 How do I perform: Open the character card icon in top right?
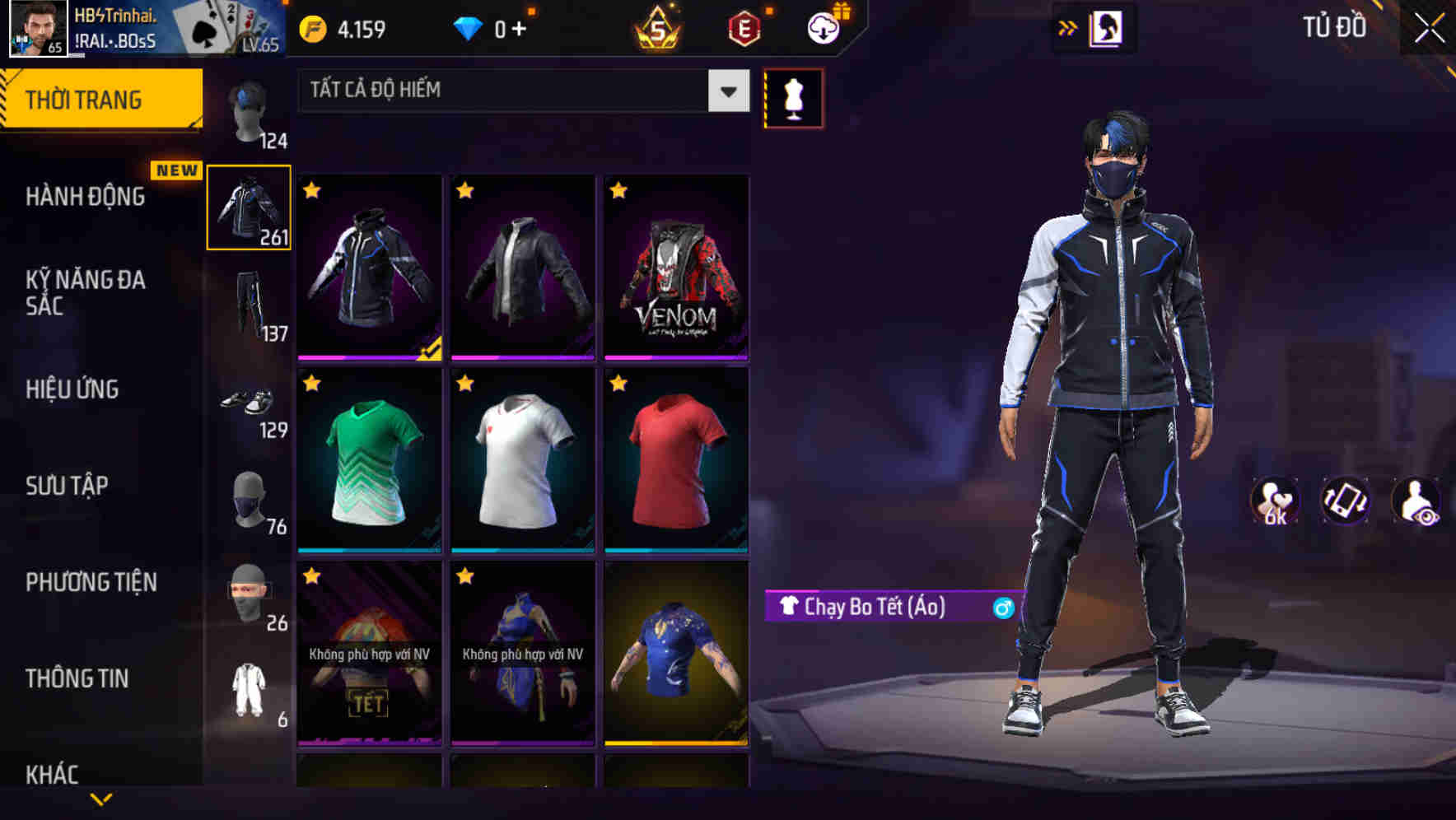(x=1106, y=27)
